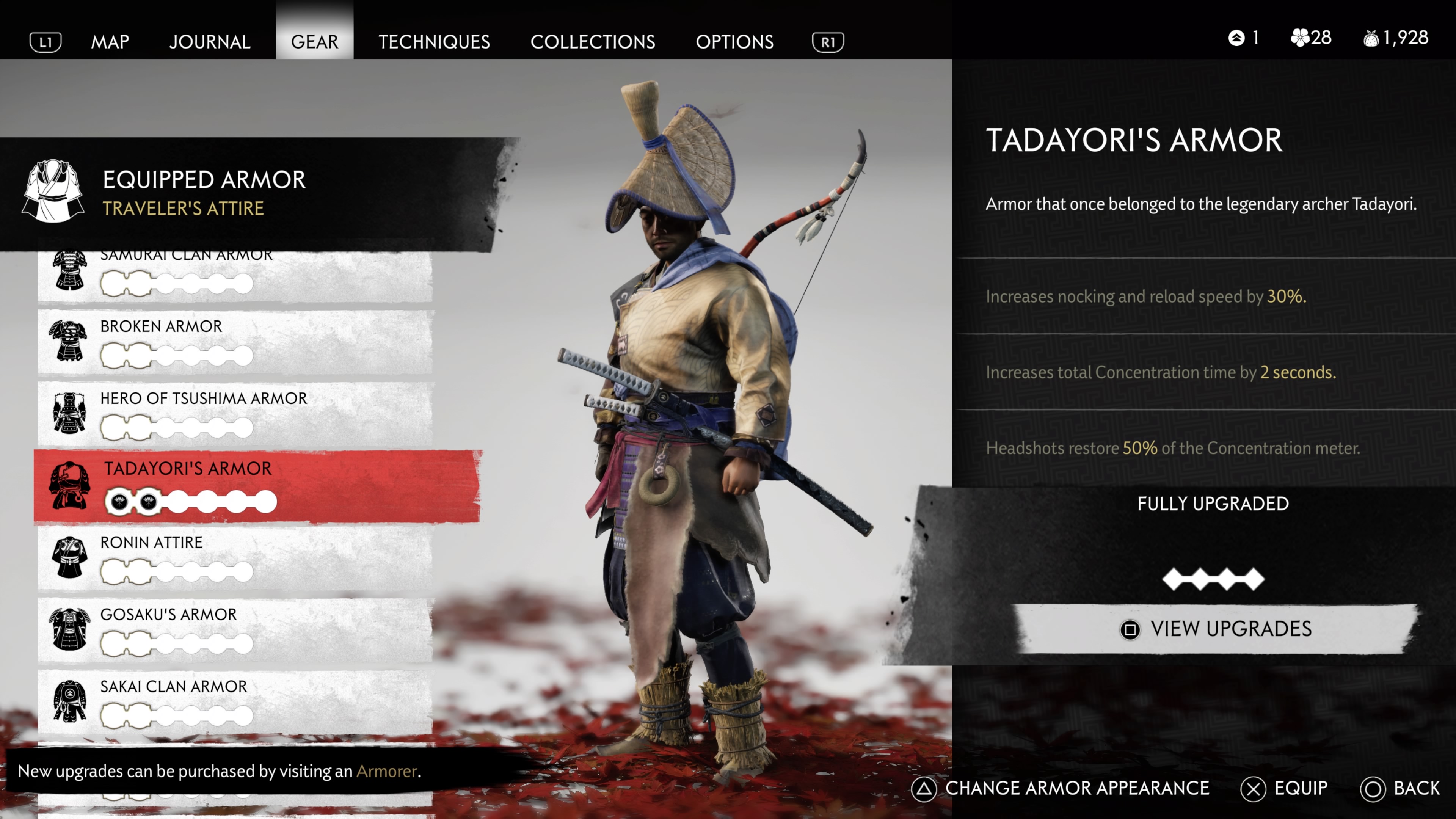The width and height of the screenshot is (1456, 819).
Task: Switch to the Options tab
Action: [x=734, y=42]
